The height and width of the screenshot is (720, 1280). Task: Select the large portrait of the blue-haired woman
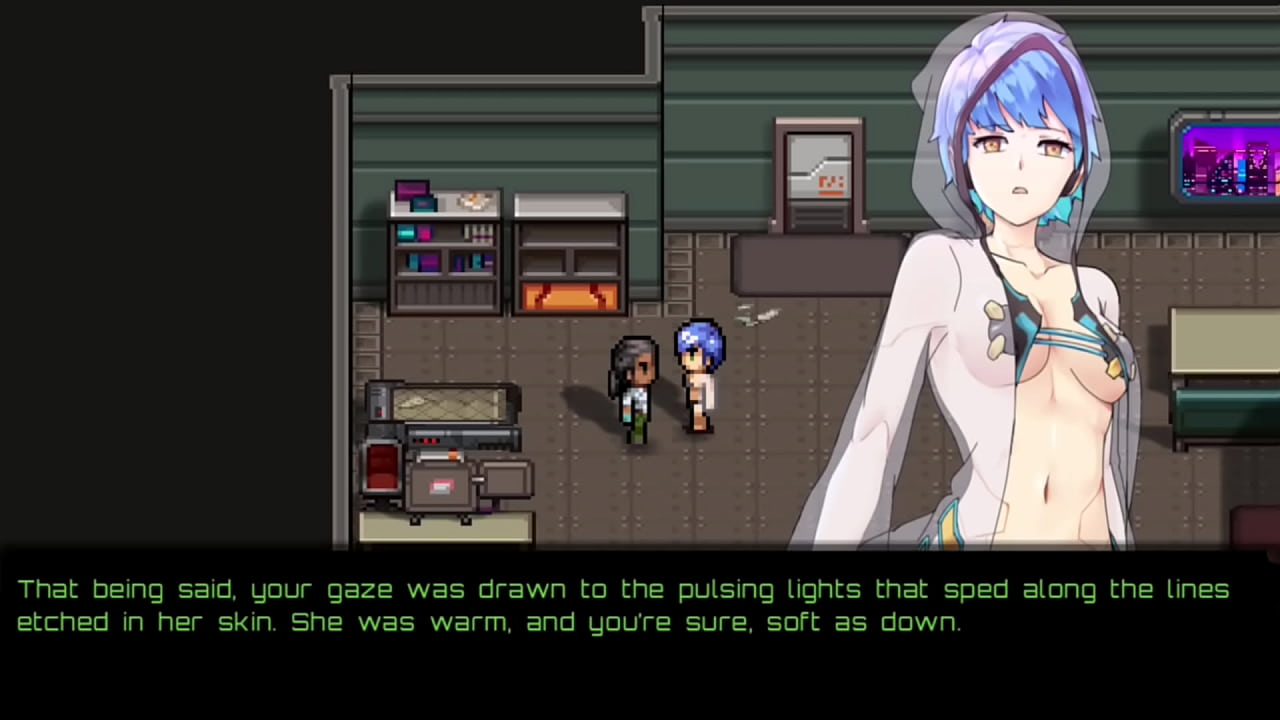1010,280
